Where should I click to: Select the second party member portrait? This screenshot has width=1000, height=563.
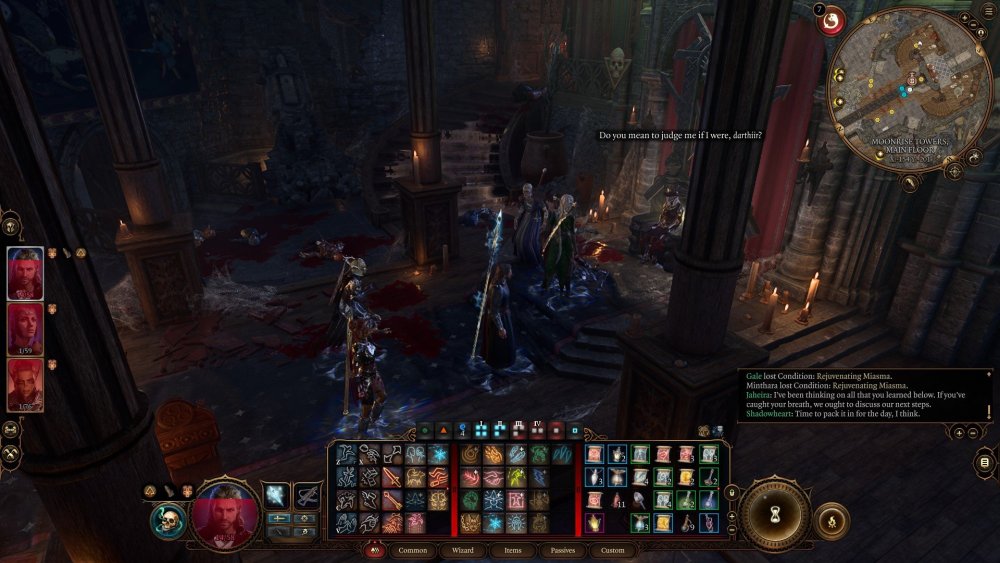pyautogui.click(x=25, y=329)
